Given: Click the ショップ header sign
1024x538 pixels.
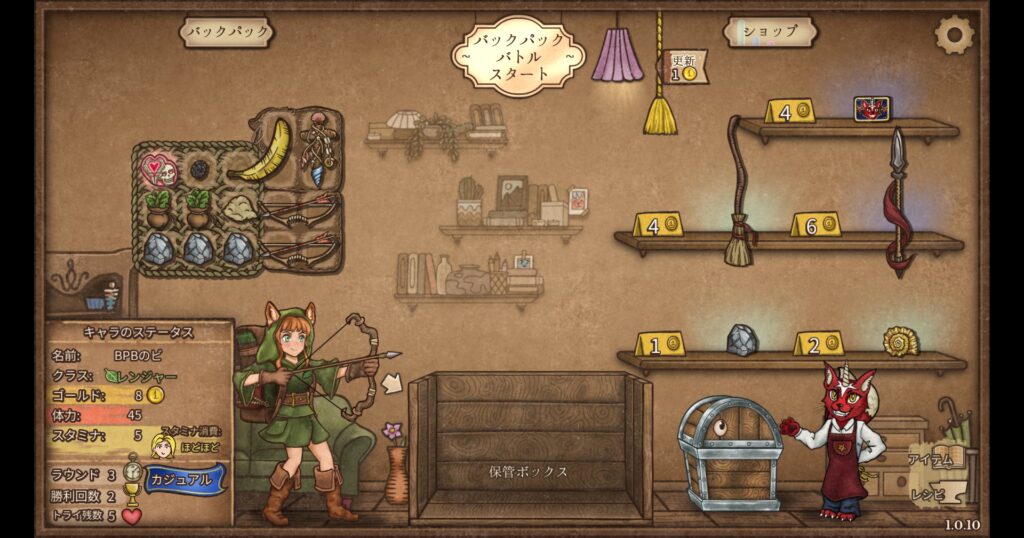Looking at the screenshot, I should [770, 32].
